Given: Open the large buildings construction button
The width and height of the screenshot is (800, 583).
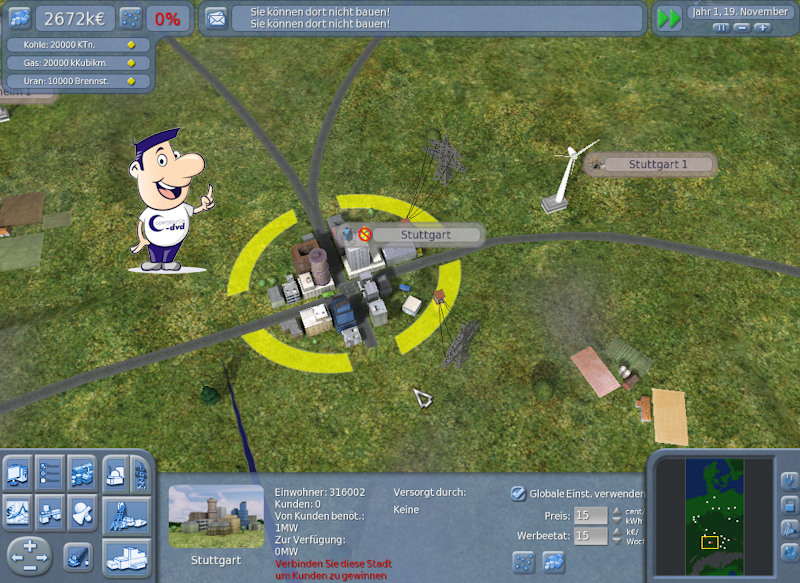Looking at the screenshot, I should [126, 553].
